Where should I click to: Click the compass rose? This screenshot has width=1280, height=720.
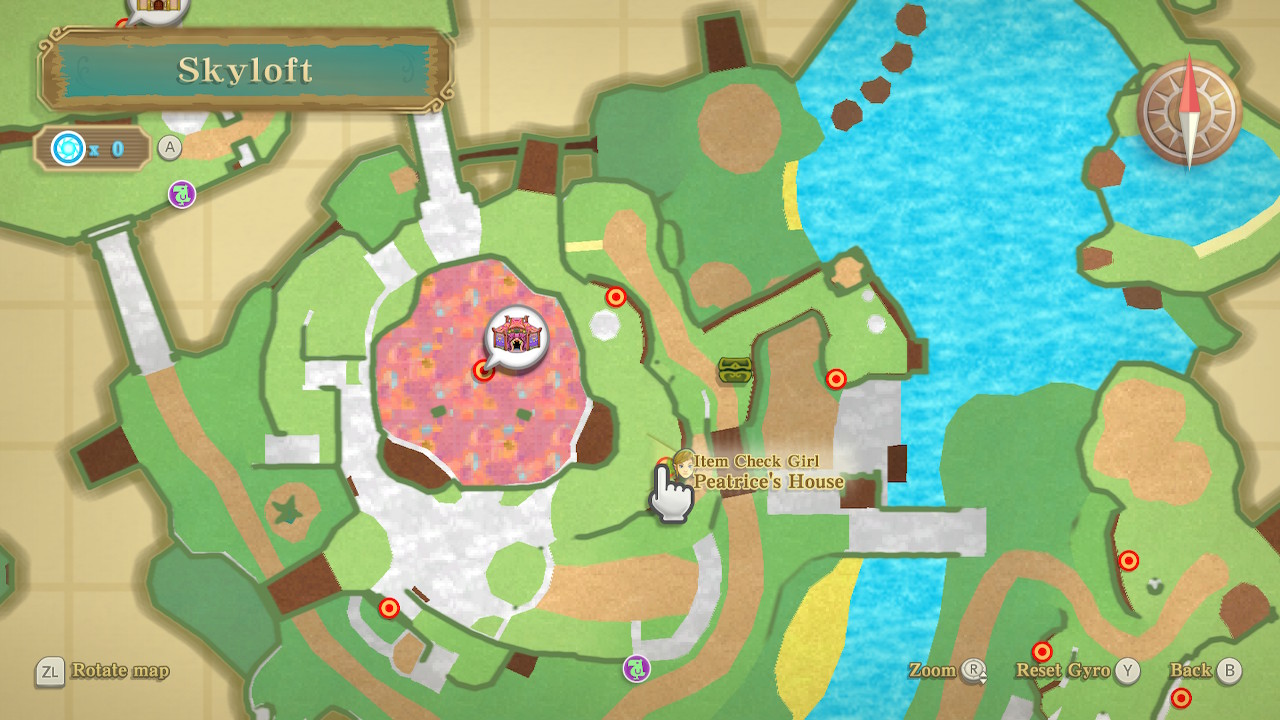[x=1189, y=112]
